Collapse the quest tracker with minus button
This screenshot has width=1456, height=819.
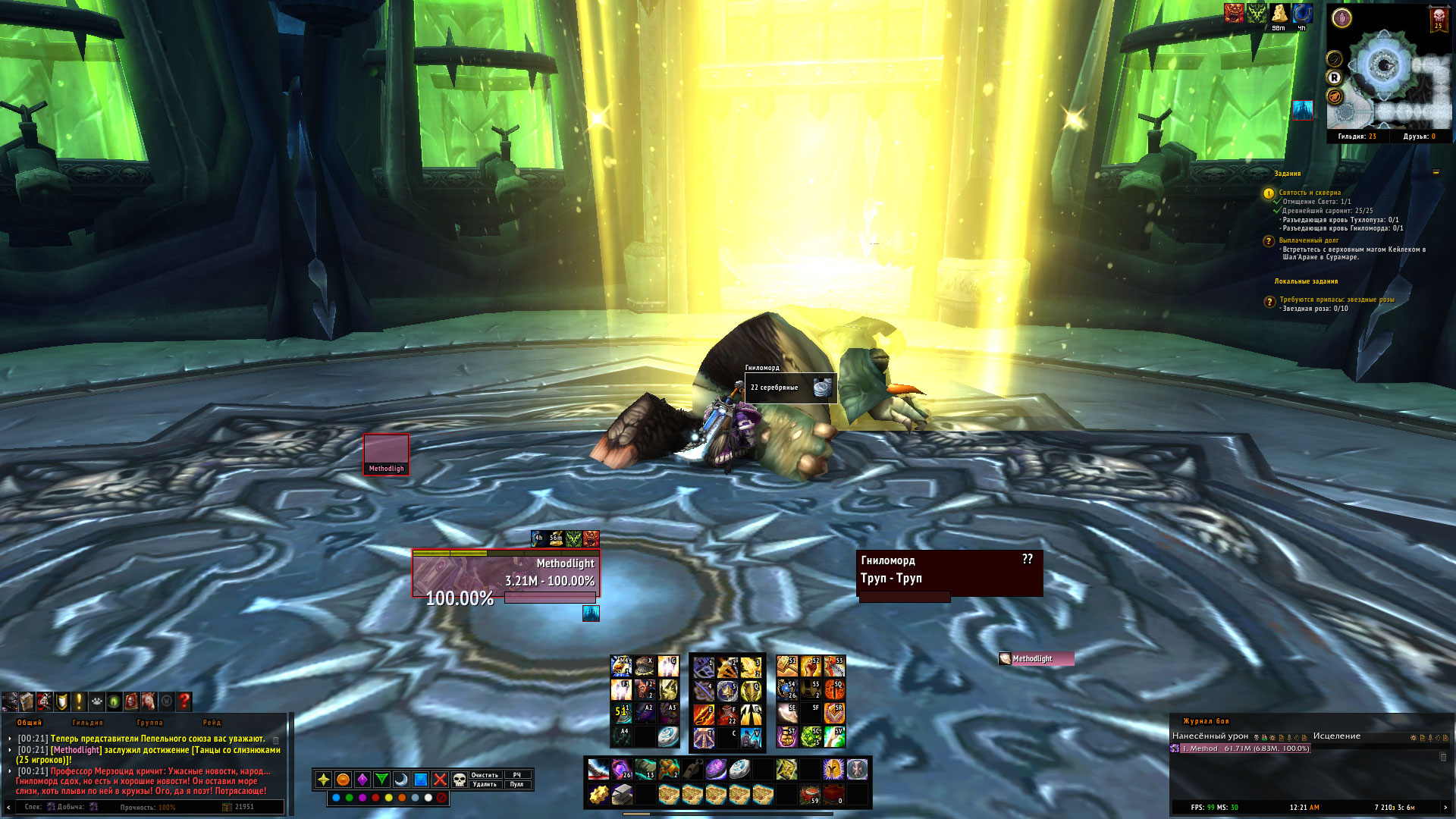coord(1436,173)
